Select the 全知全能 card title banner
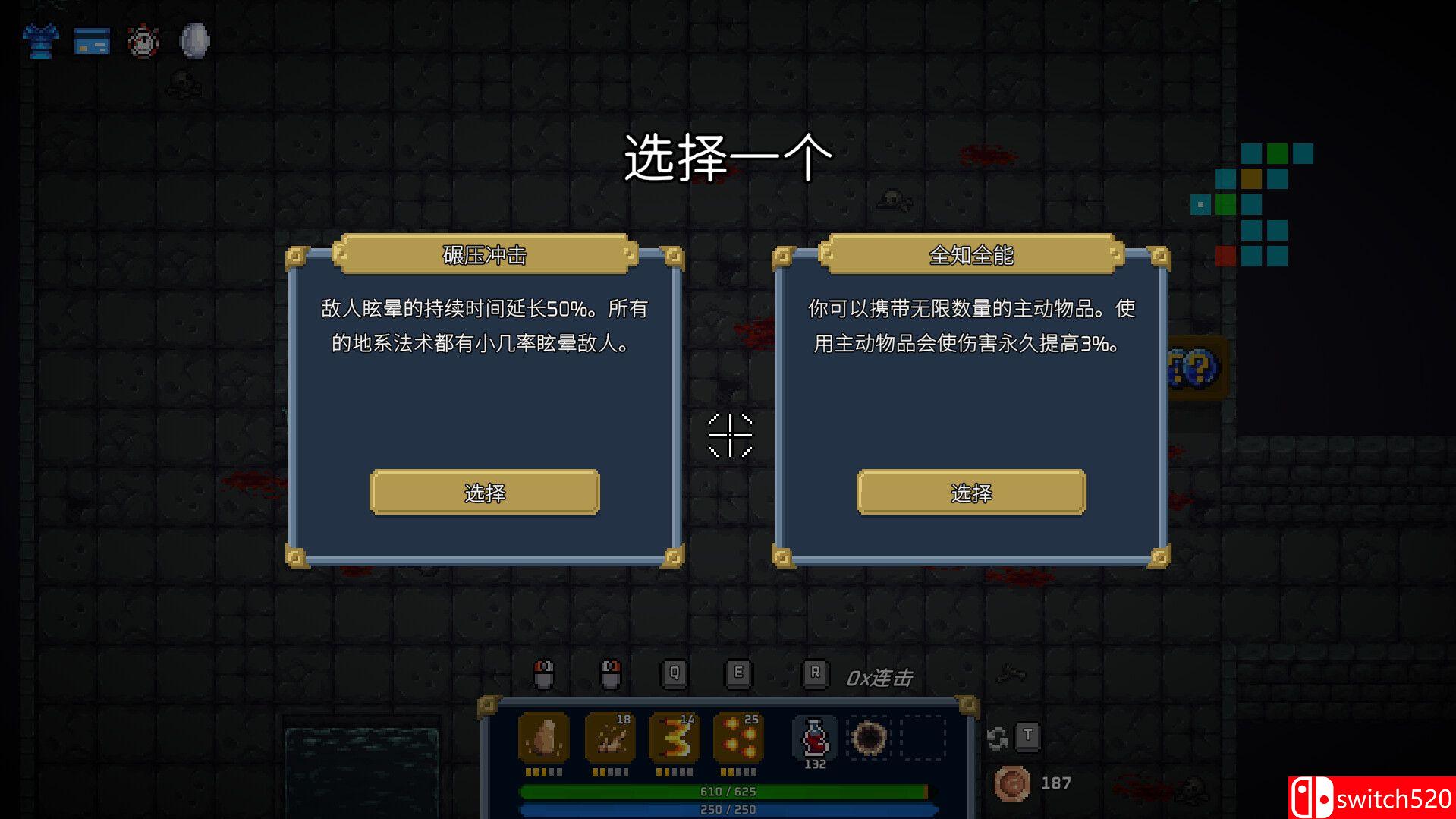 [970, 256]
